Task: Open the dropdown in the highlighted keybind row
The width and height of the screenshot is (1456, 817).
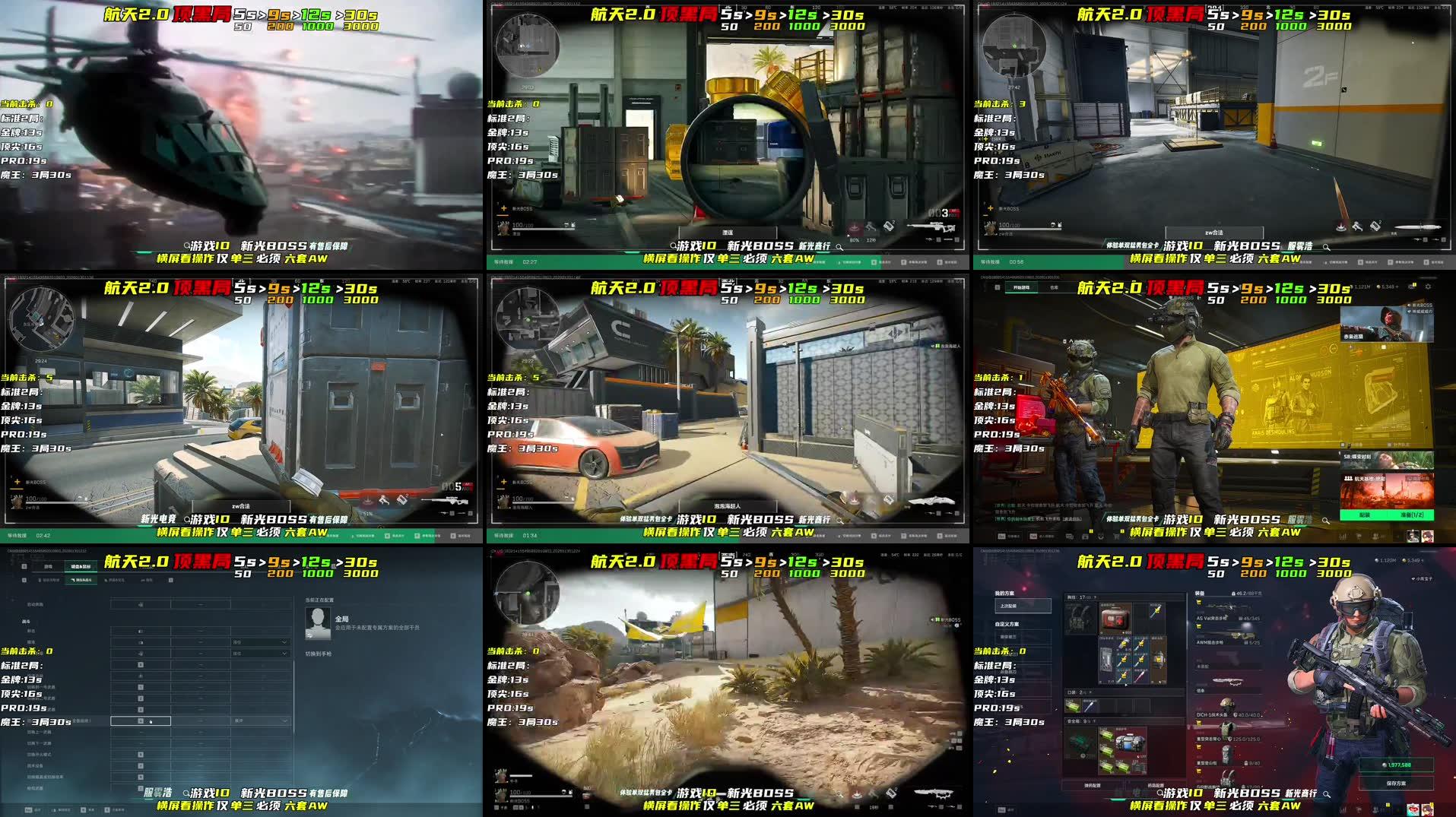Action: point(284,720)
